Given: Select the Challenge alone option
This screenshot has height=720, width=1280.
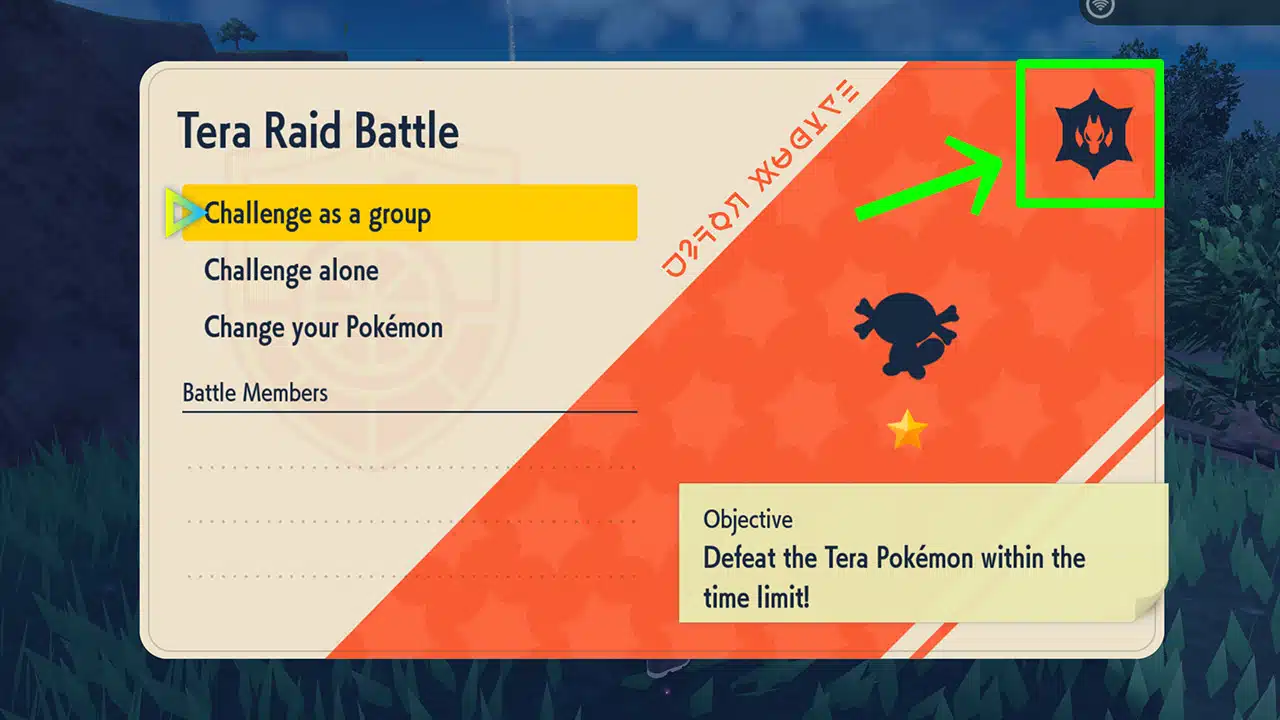Looking at the screenshot, I should [x=290, y=270].
